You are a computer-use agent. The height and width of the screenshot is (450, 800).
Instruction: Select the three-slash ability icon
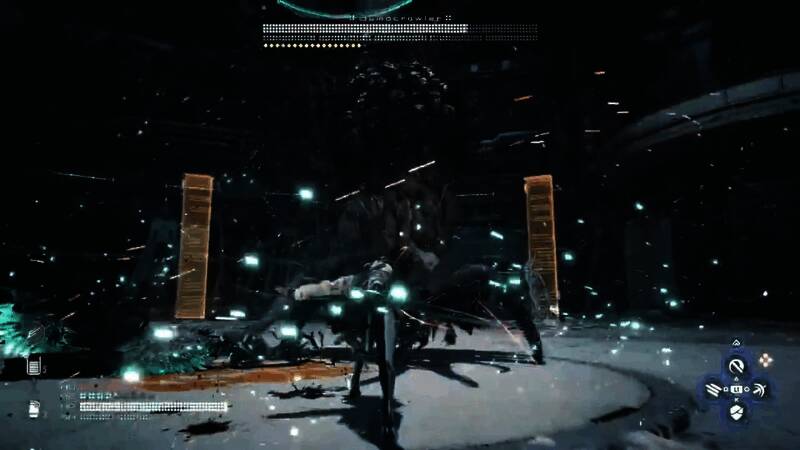click(714, 388)
